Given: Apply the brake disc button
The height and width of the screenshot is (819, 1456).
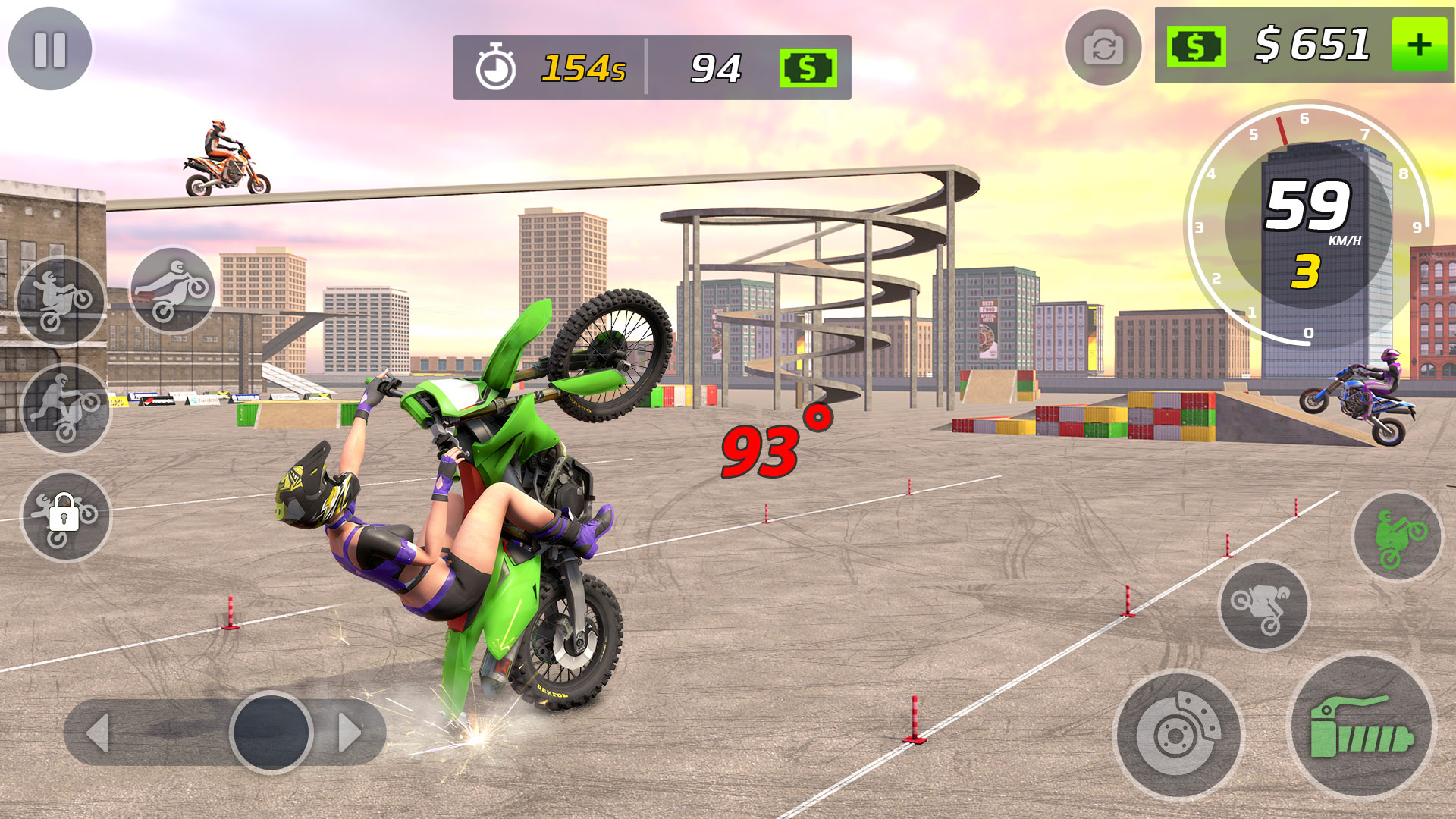Looking at the screenshot, I should tap(1178, 734).
